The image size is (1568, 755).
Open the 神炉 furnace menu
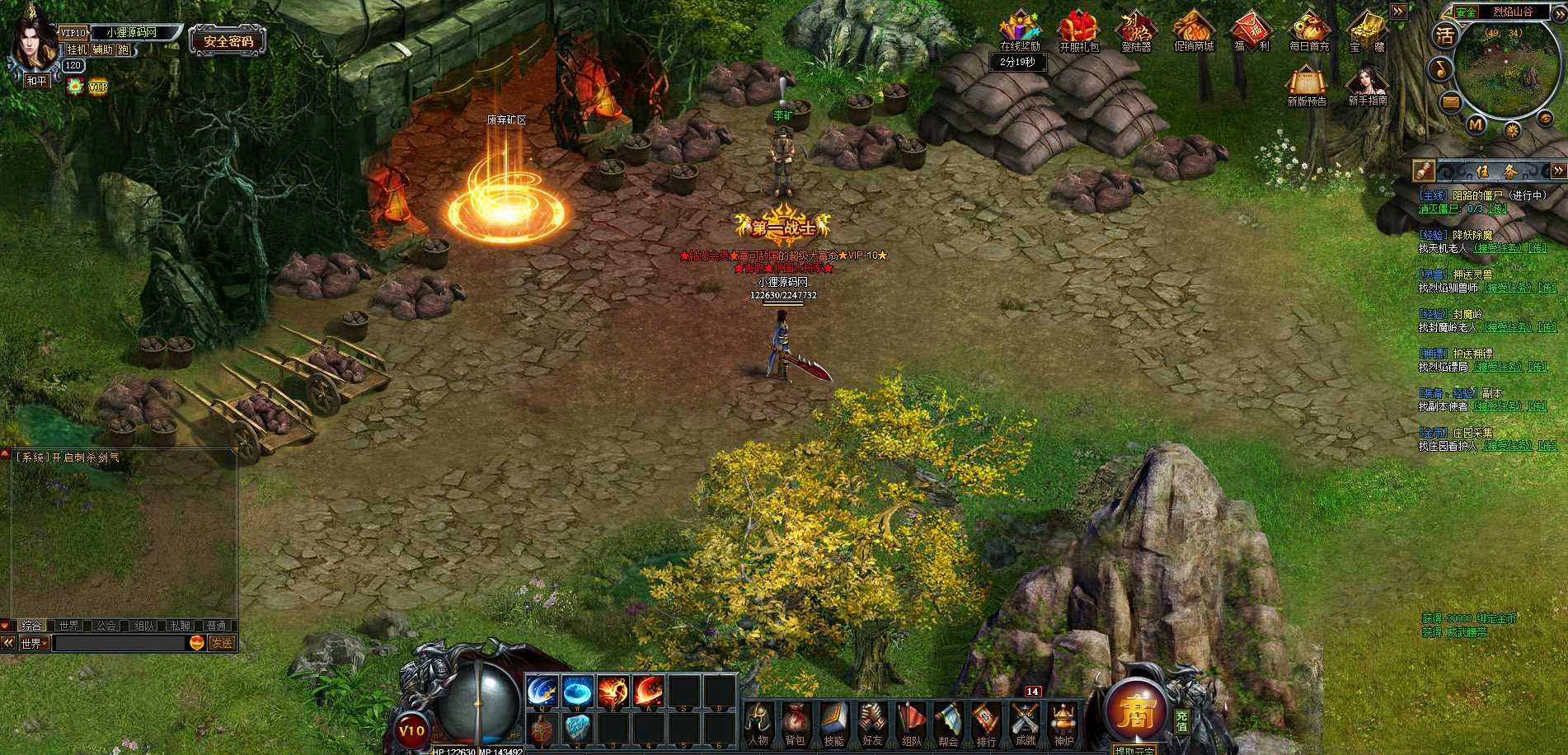1063,723
